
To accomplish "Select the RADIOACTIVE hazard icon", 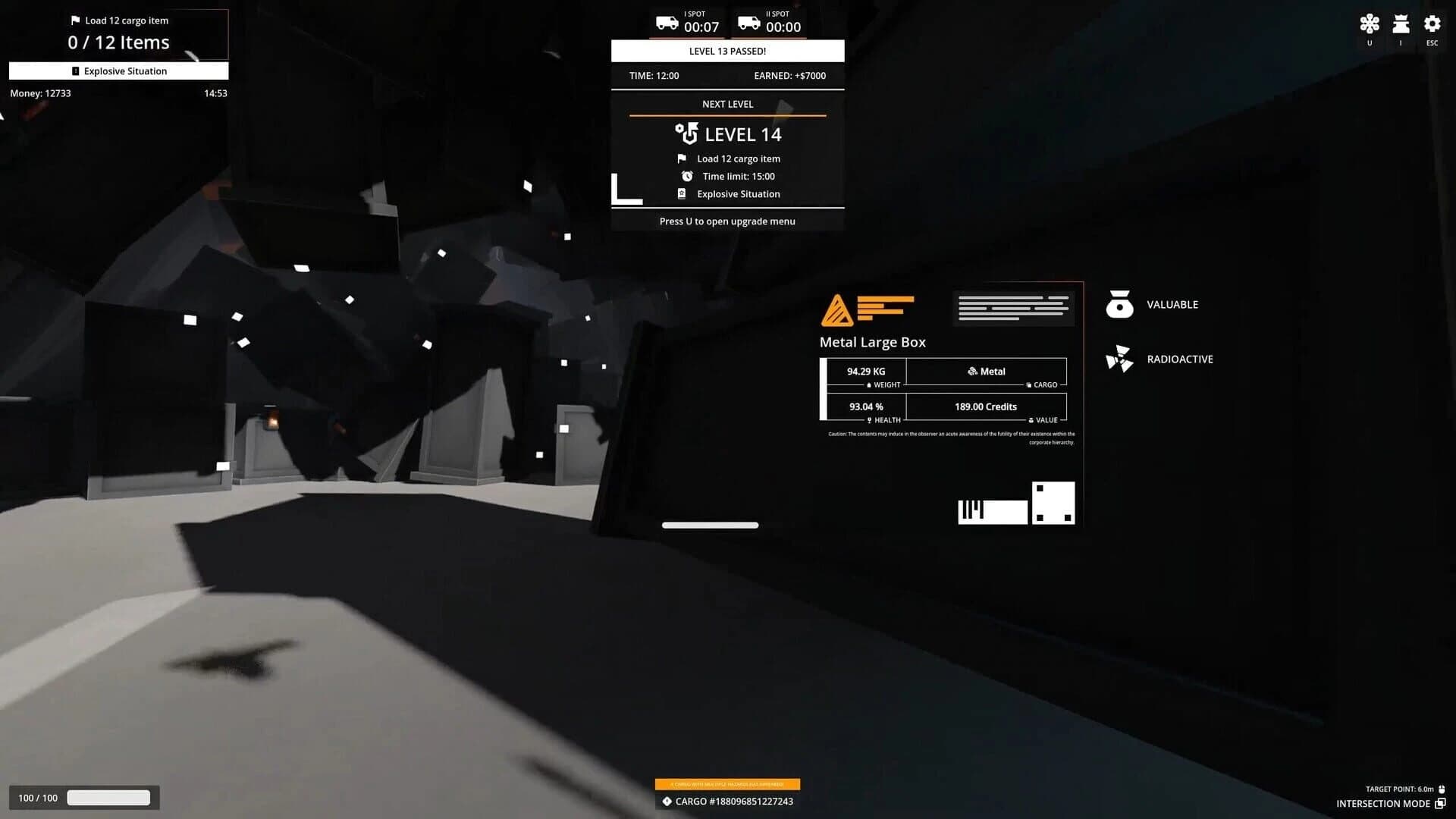I will click(1119, 359).
